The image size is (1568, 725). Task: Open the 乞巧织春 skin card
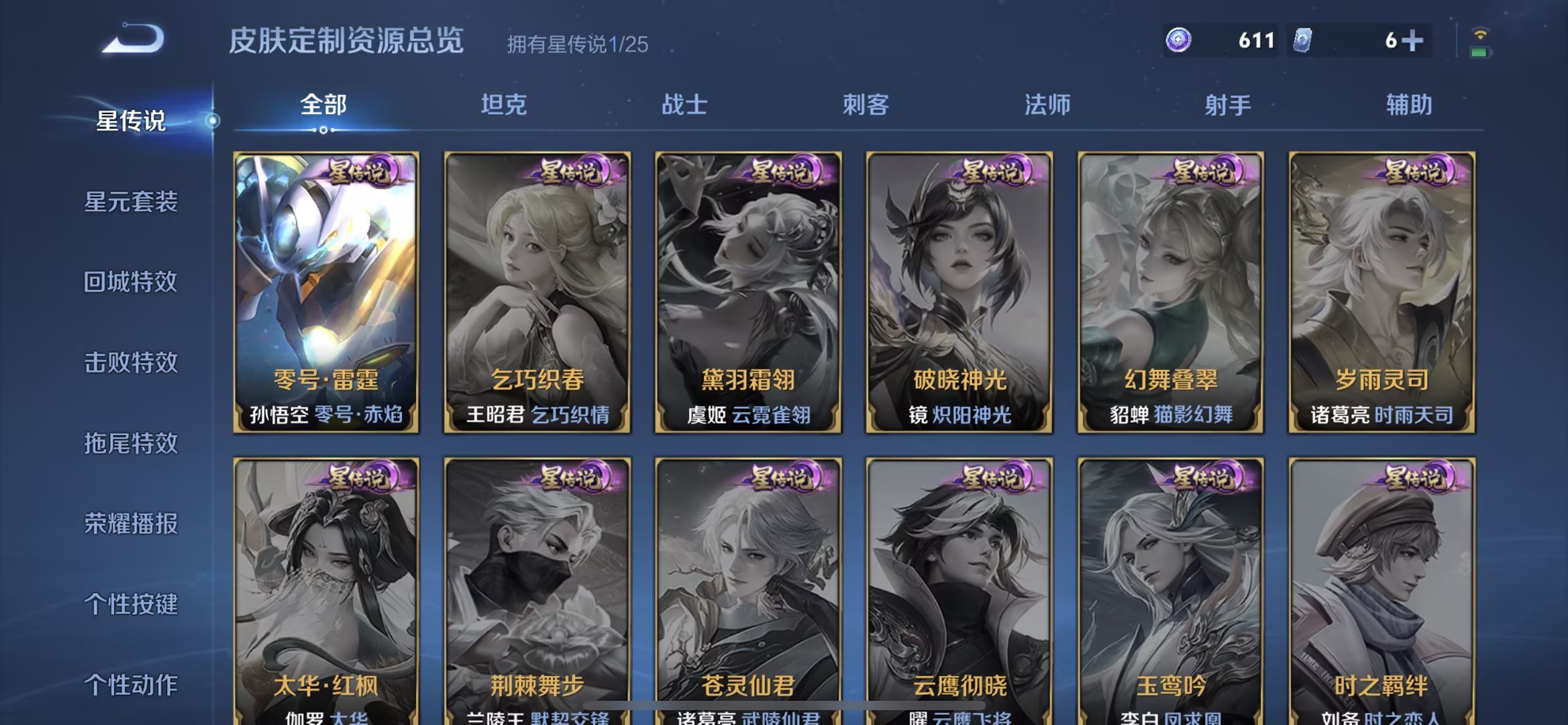[x=537, y=289]
